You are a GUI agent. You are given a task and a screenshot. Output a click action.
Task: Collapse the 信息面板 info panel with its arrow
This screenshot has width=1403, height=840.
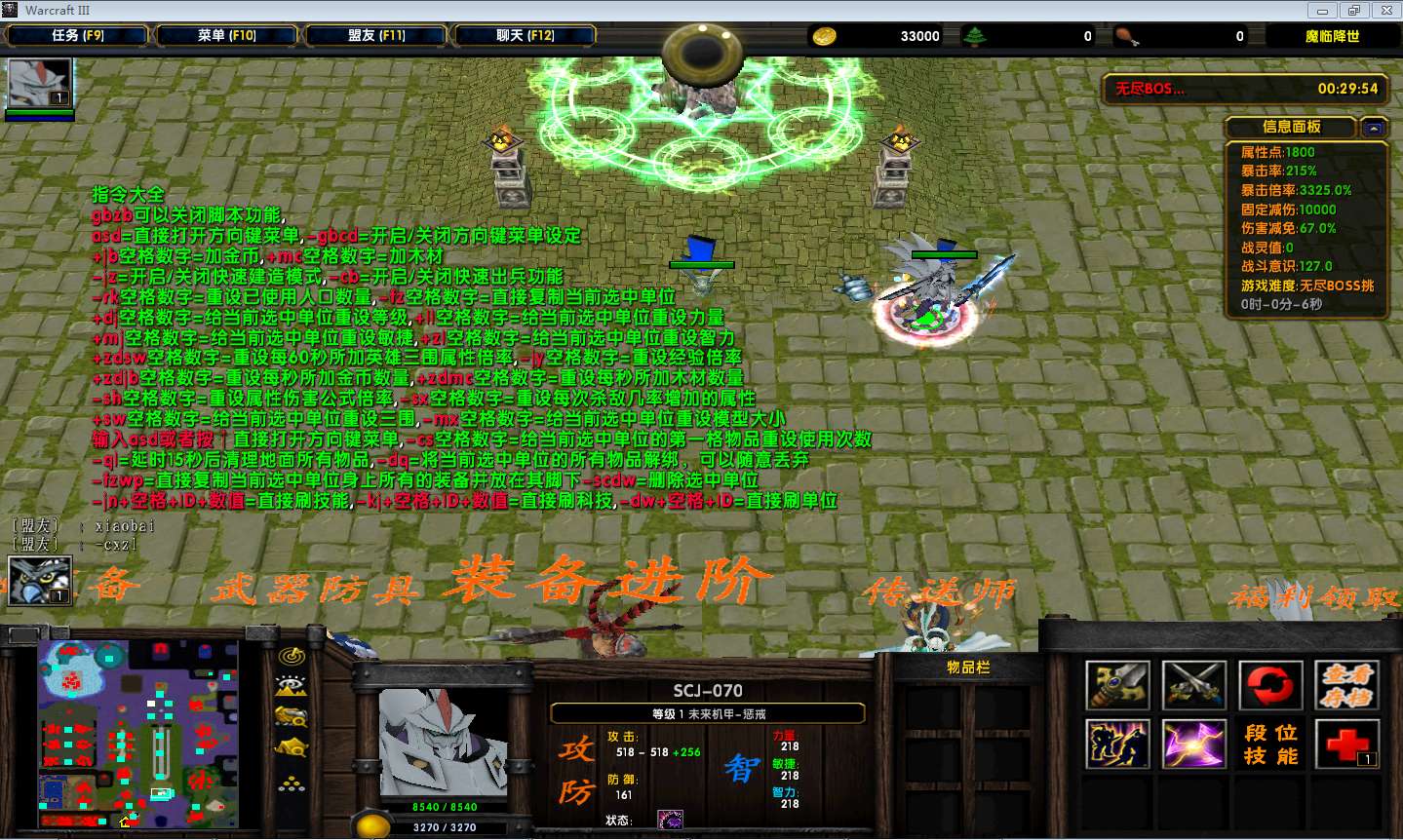(x=1374, y=128)
